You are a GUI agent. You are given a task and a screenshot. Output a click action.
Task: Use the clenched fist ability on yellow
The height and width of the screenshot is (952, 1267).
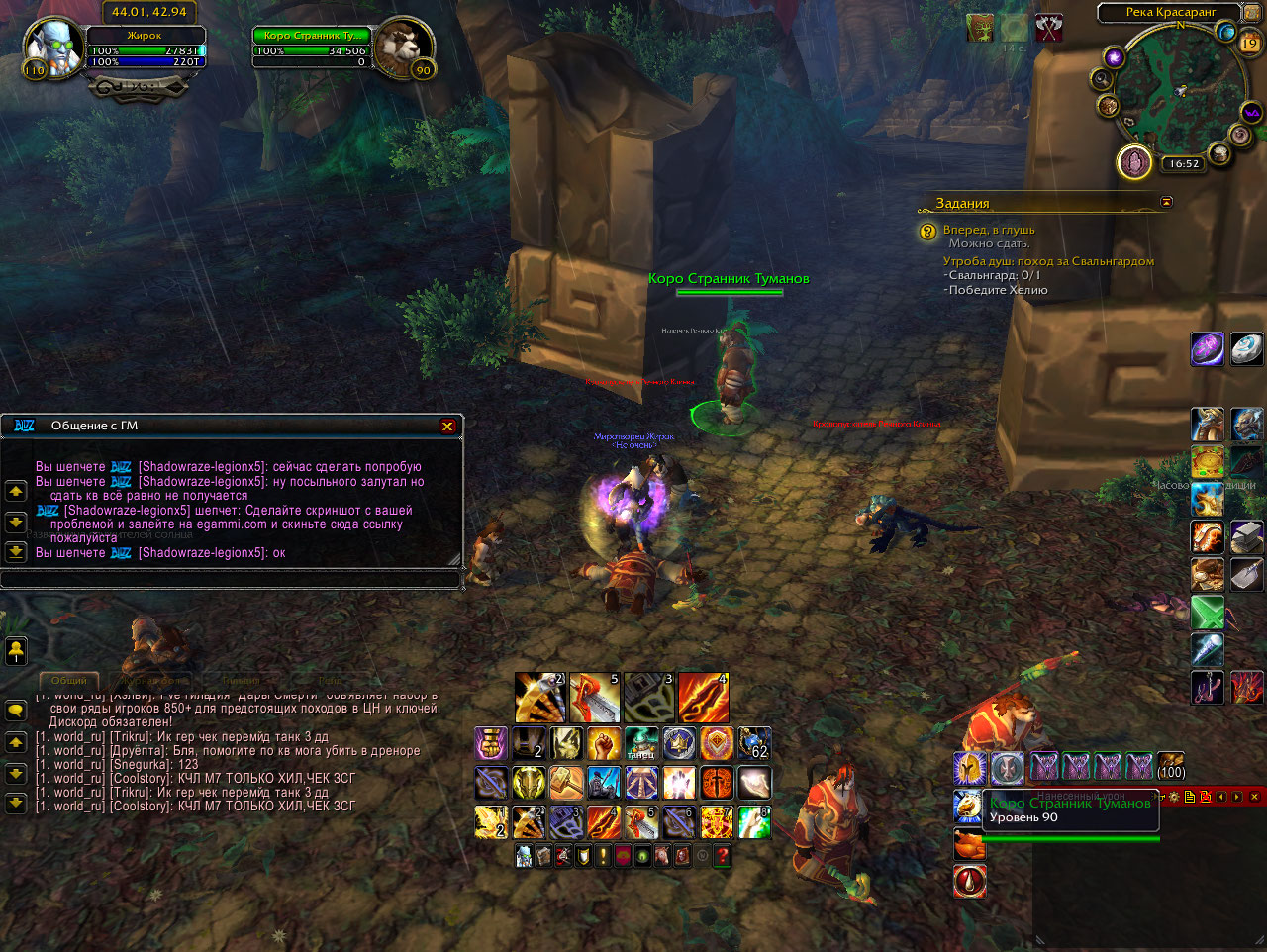pos(604,743)
